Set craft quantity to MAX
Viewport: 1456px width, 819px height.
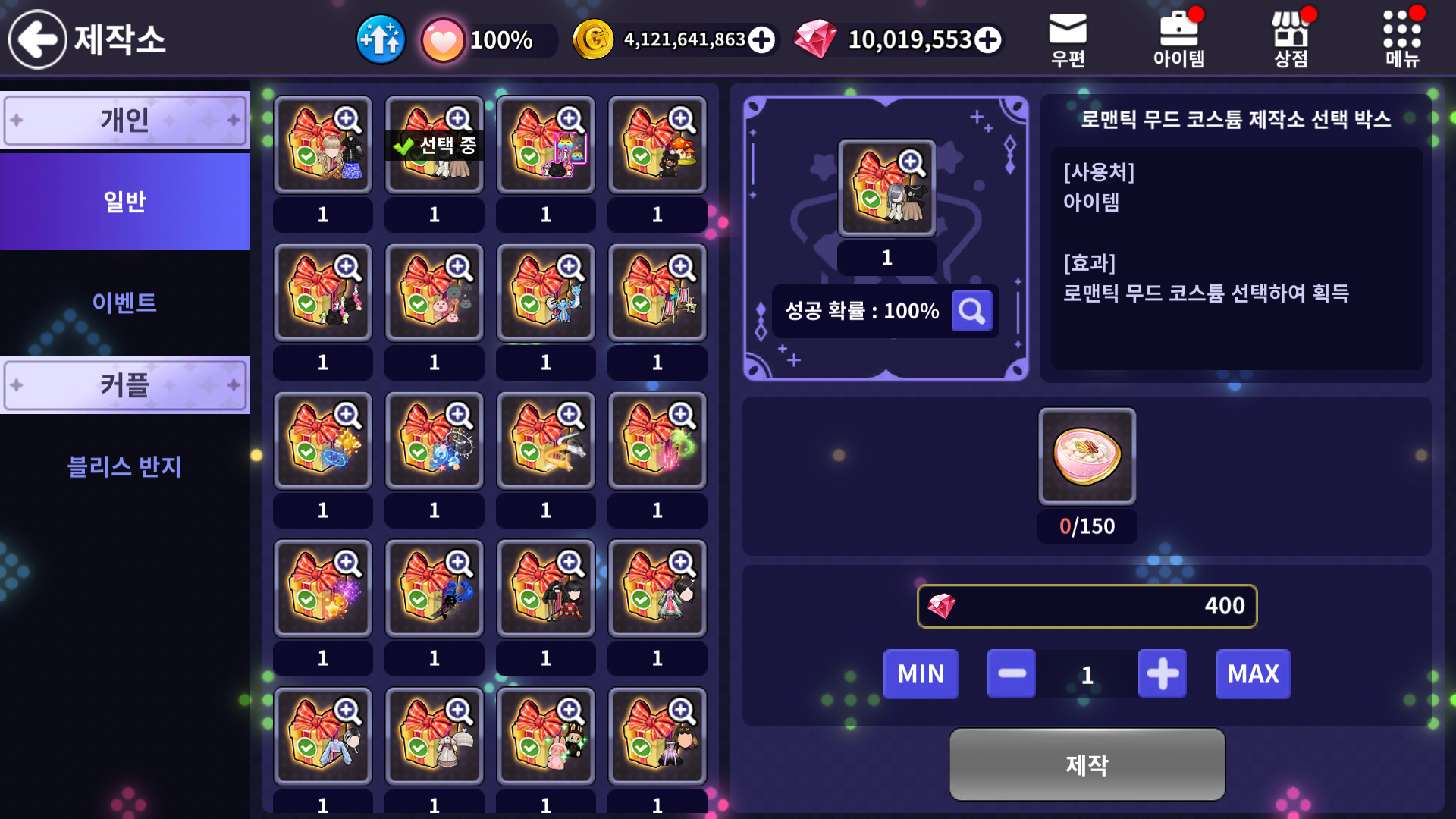(1253, 673)
